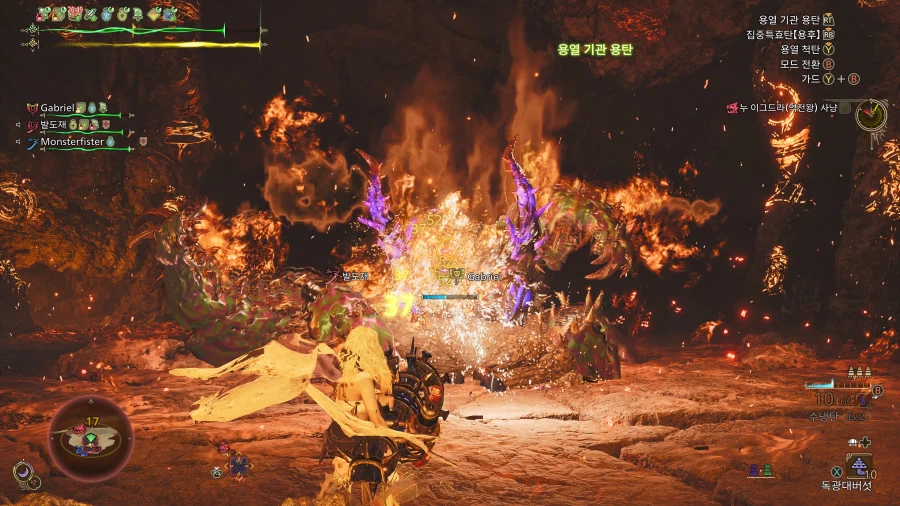Screen dimensions: 900x506
Task: Open the circular minimap
Action: [90, 438]
